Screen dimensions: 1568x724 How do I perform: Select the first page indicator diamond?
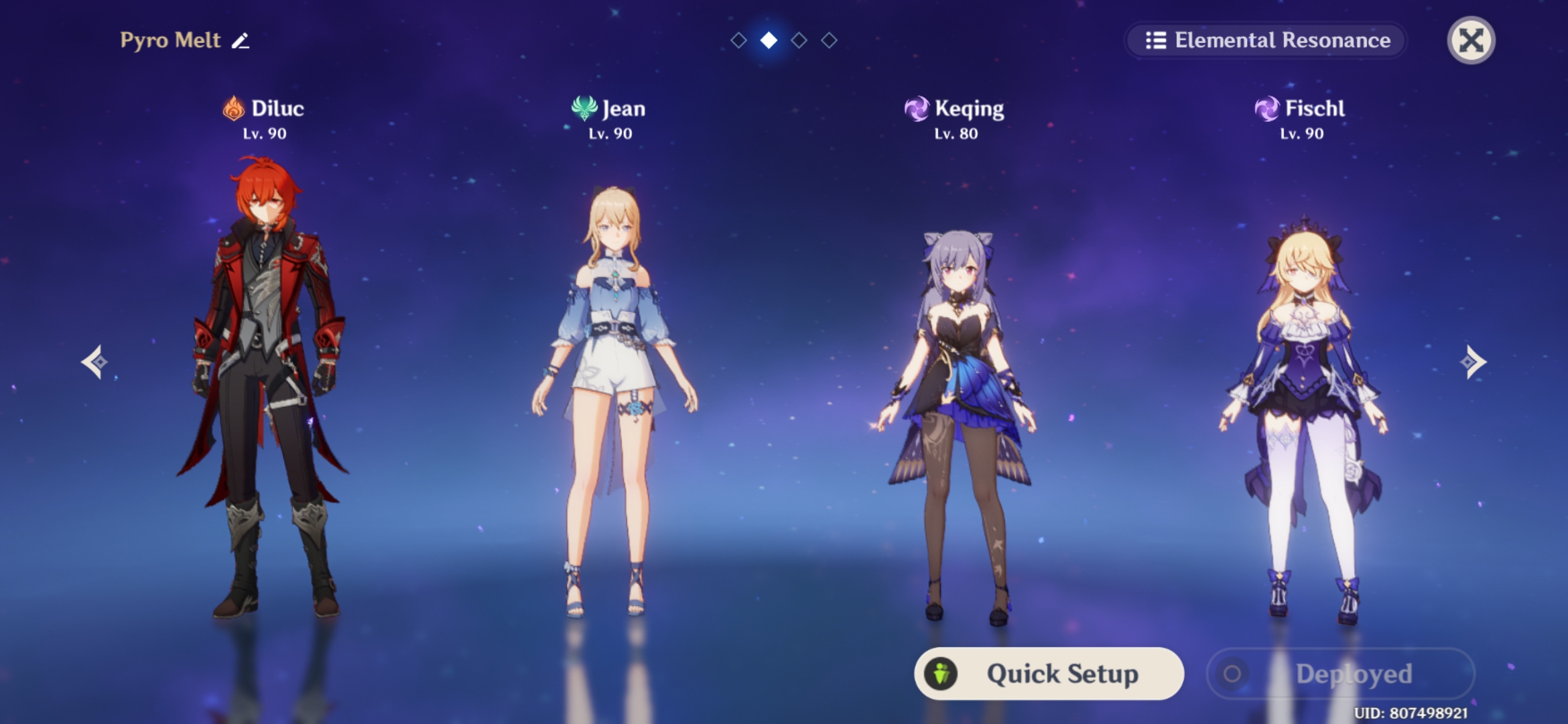738,40
